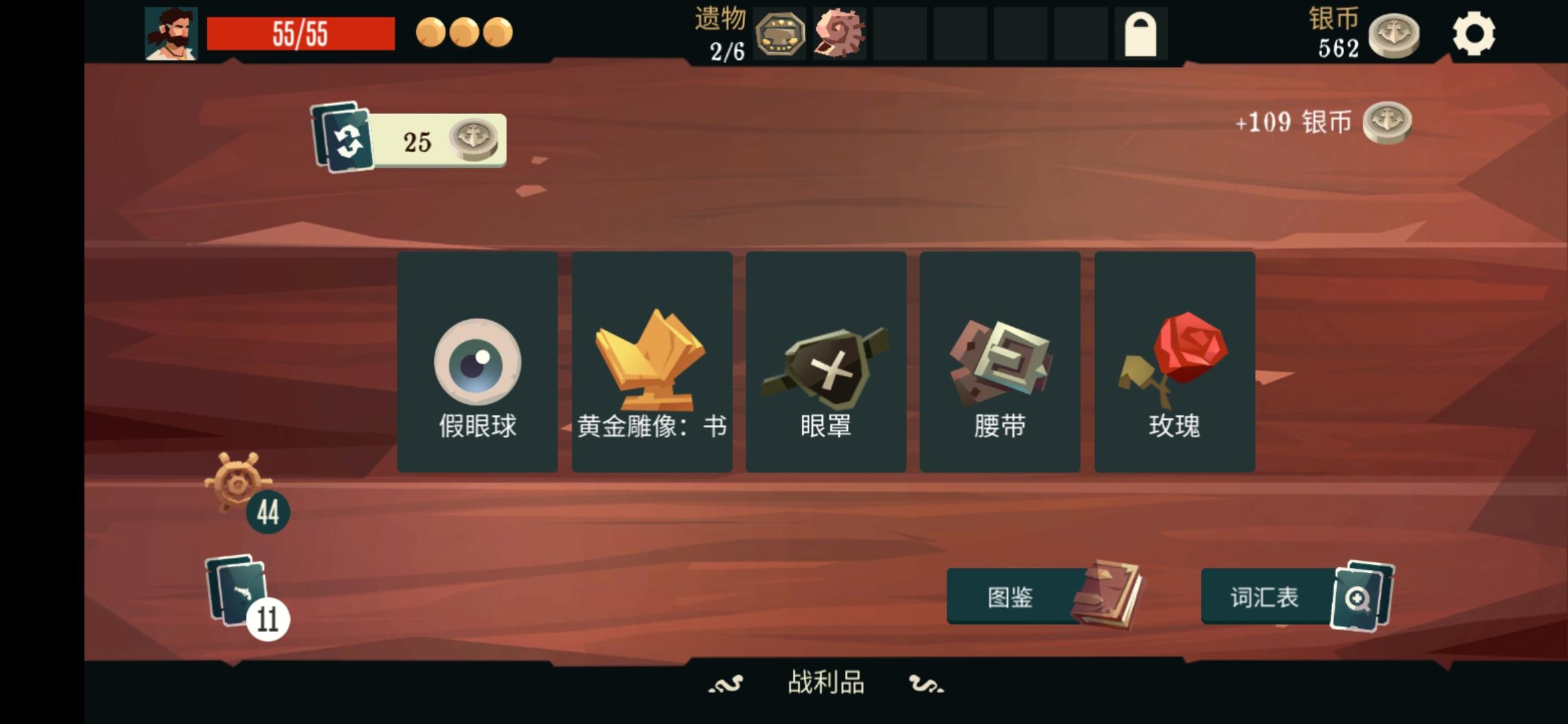
Task: Claim the 玫瑰 rose item
Action: click(x=1174, y=362)
